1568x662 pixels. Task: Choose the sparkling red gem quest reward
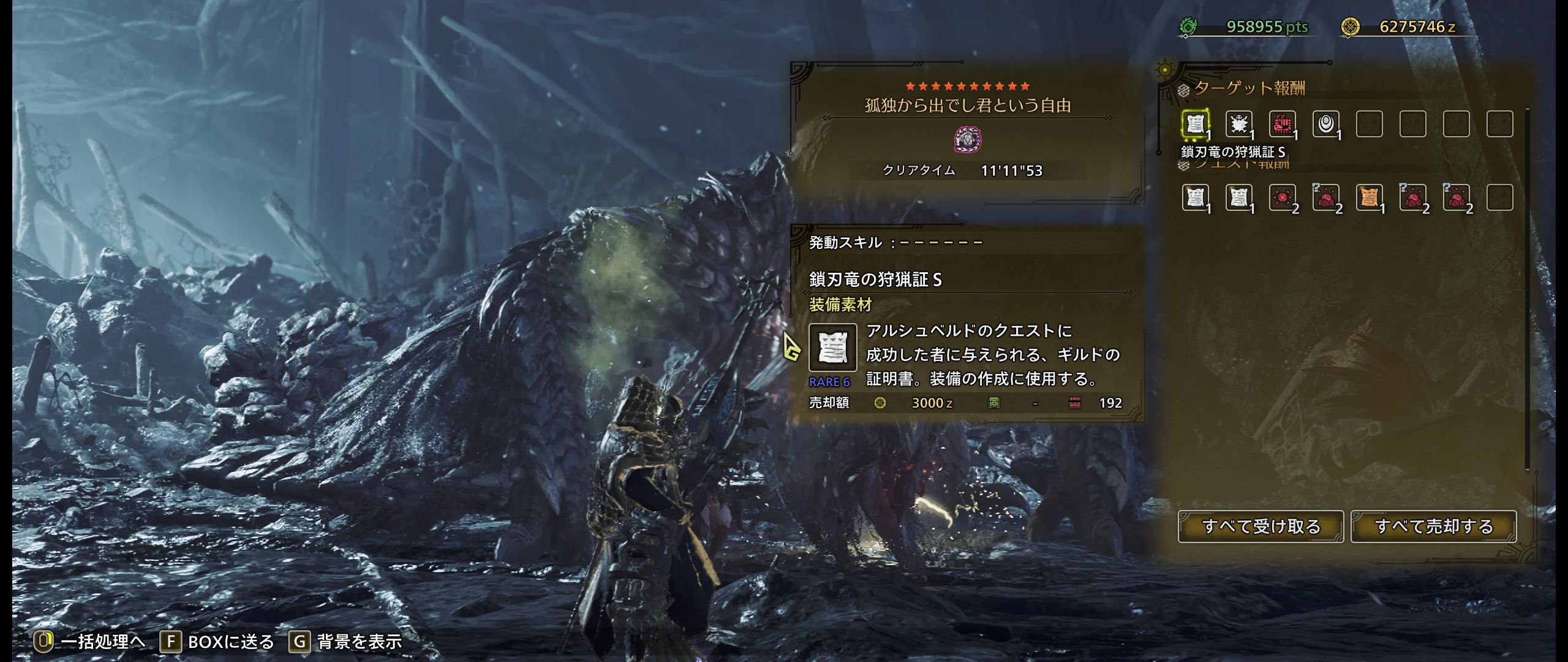[x=1282, y=197]
